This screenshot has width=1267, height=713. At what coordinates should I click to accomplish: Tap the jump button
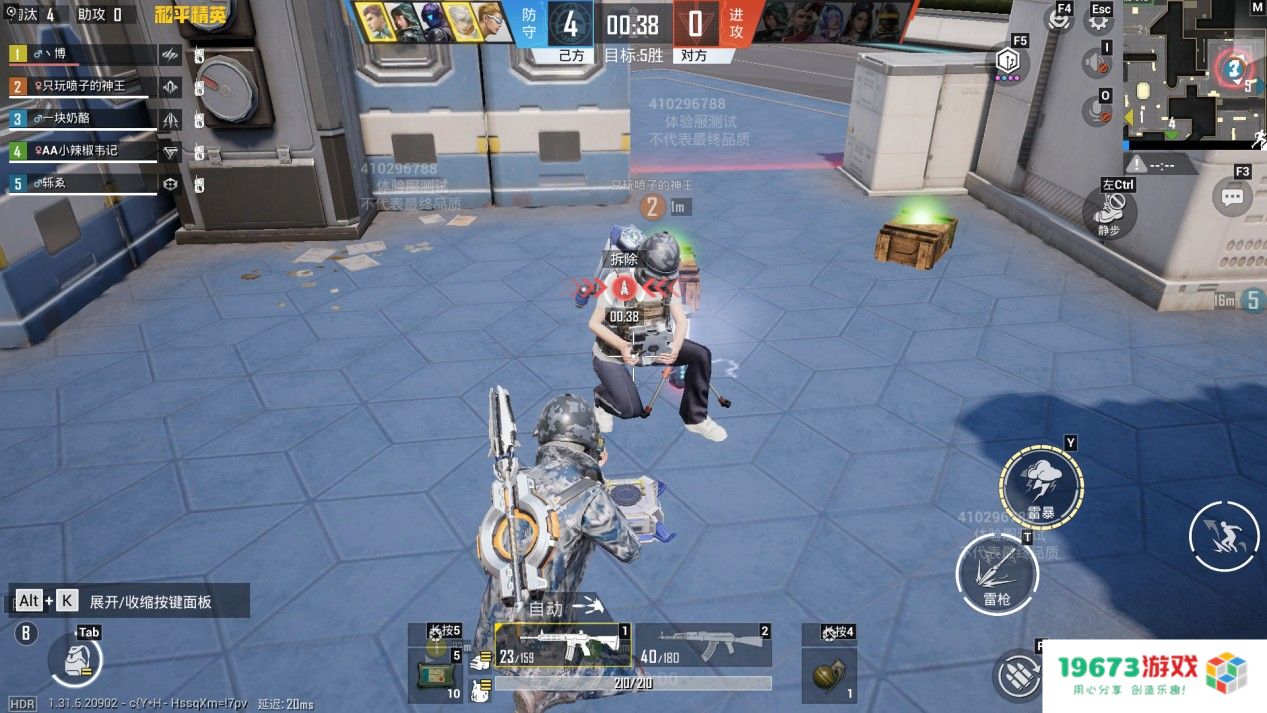[1223, 536]
